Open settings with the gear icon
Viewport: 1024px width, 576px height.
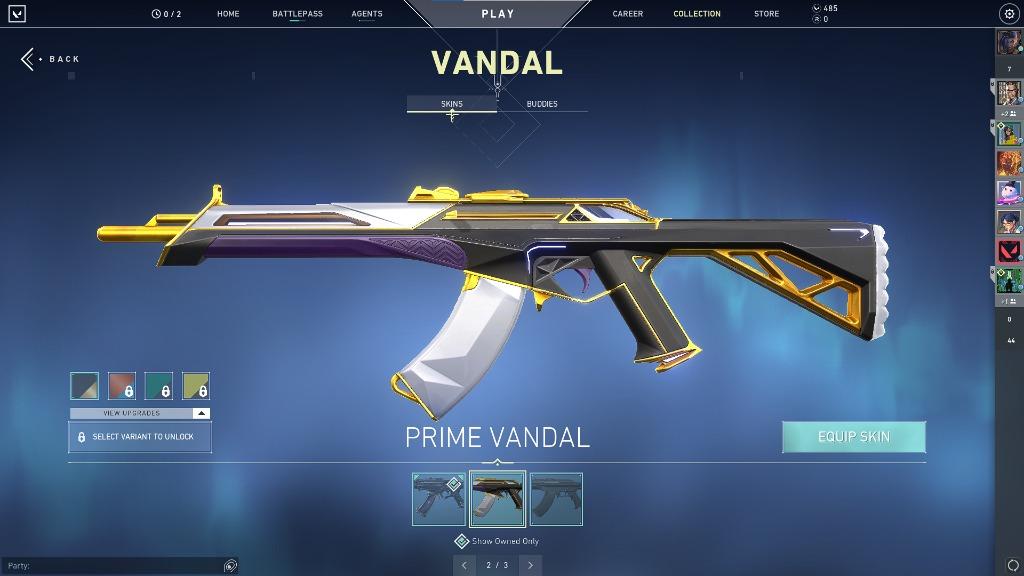tap(1008, 14)
